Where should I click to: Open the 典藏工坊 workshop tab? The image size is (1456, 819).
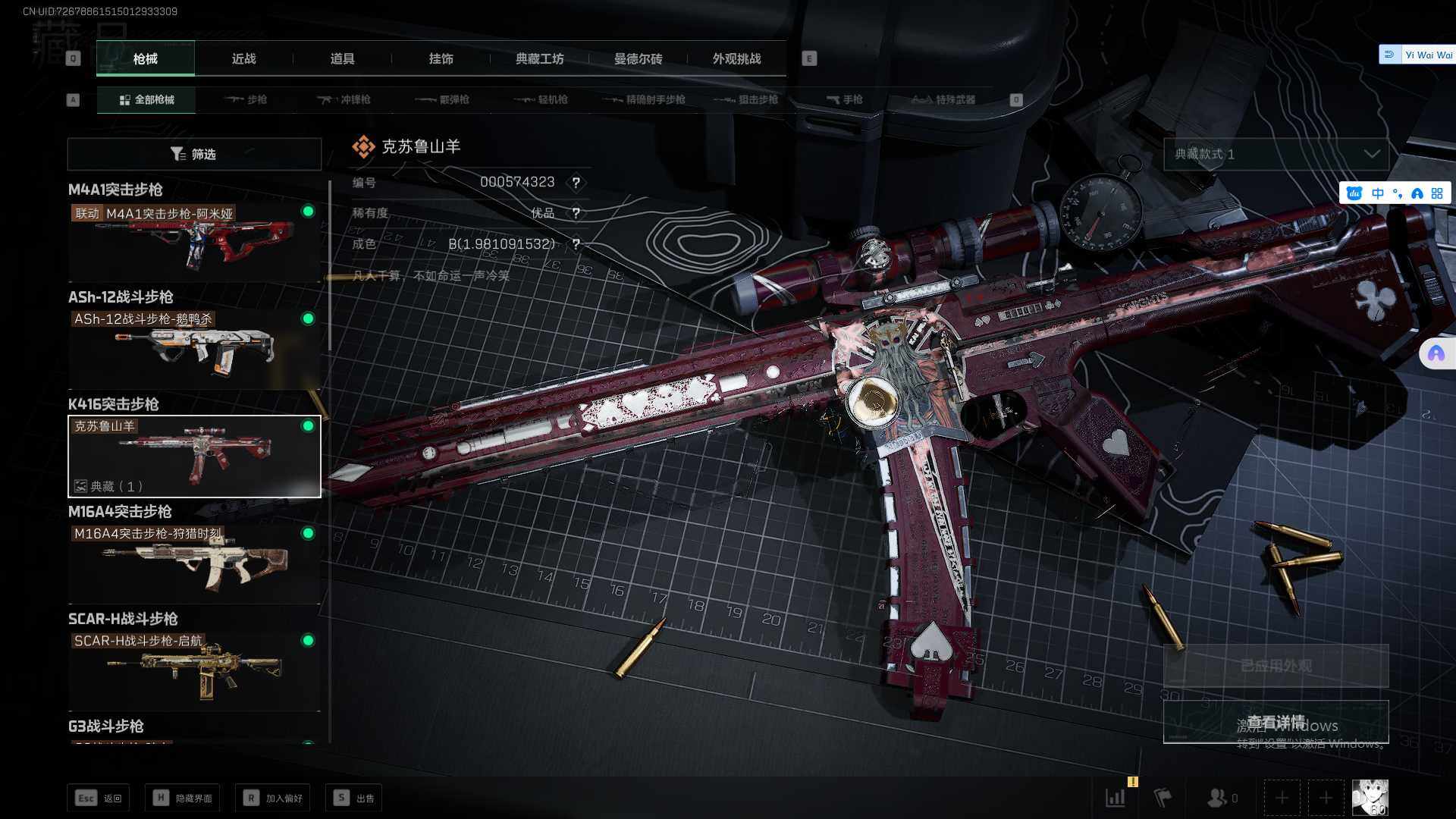point(539,58)
